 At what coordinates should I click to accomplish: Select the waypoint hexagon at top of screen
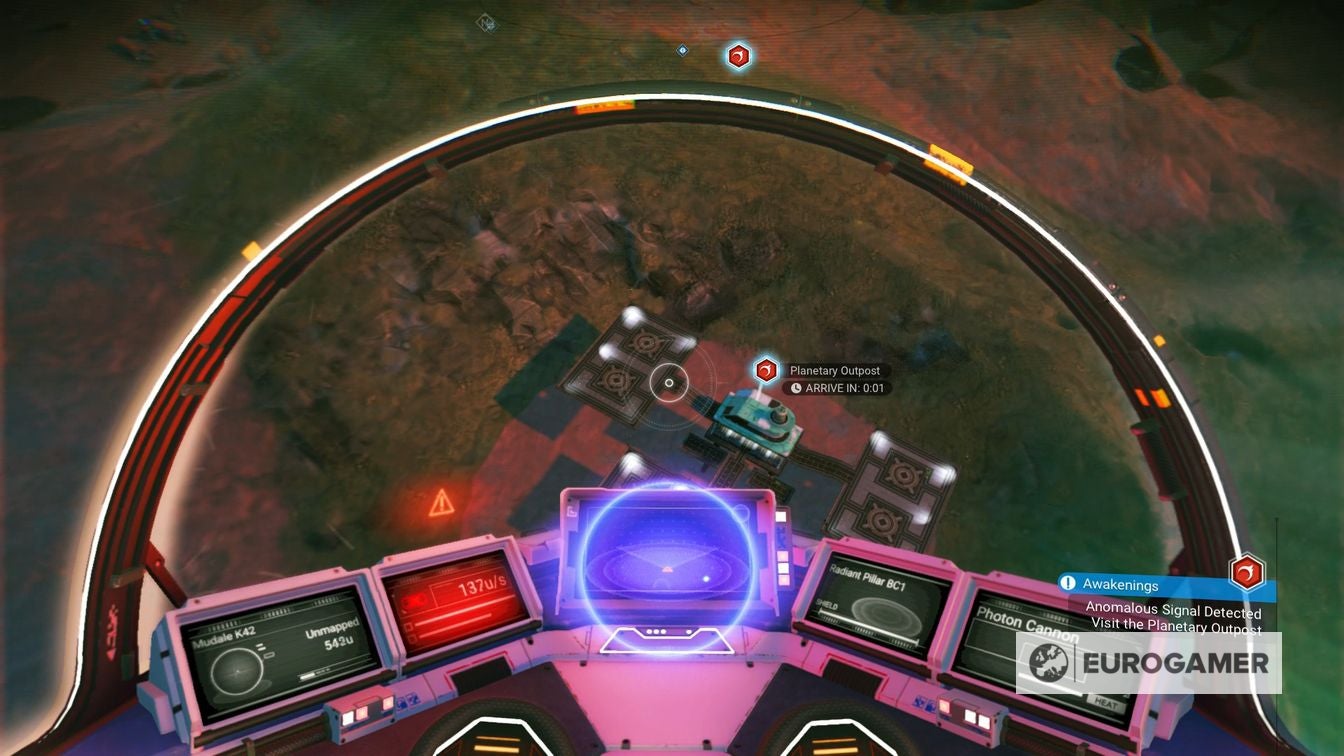tap(738, 56)
